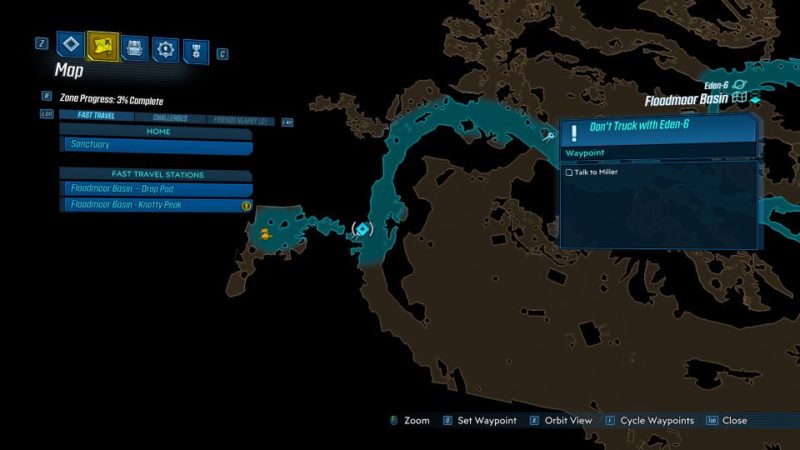Click the Talk to Miller objective checkbox
Image resolution: width=800 pixels, height=450 pixels.
[x=570, y=172]
